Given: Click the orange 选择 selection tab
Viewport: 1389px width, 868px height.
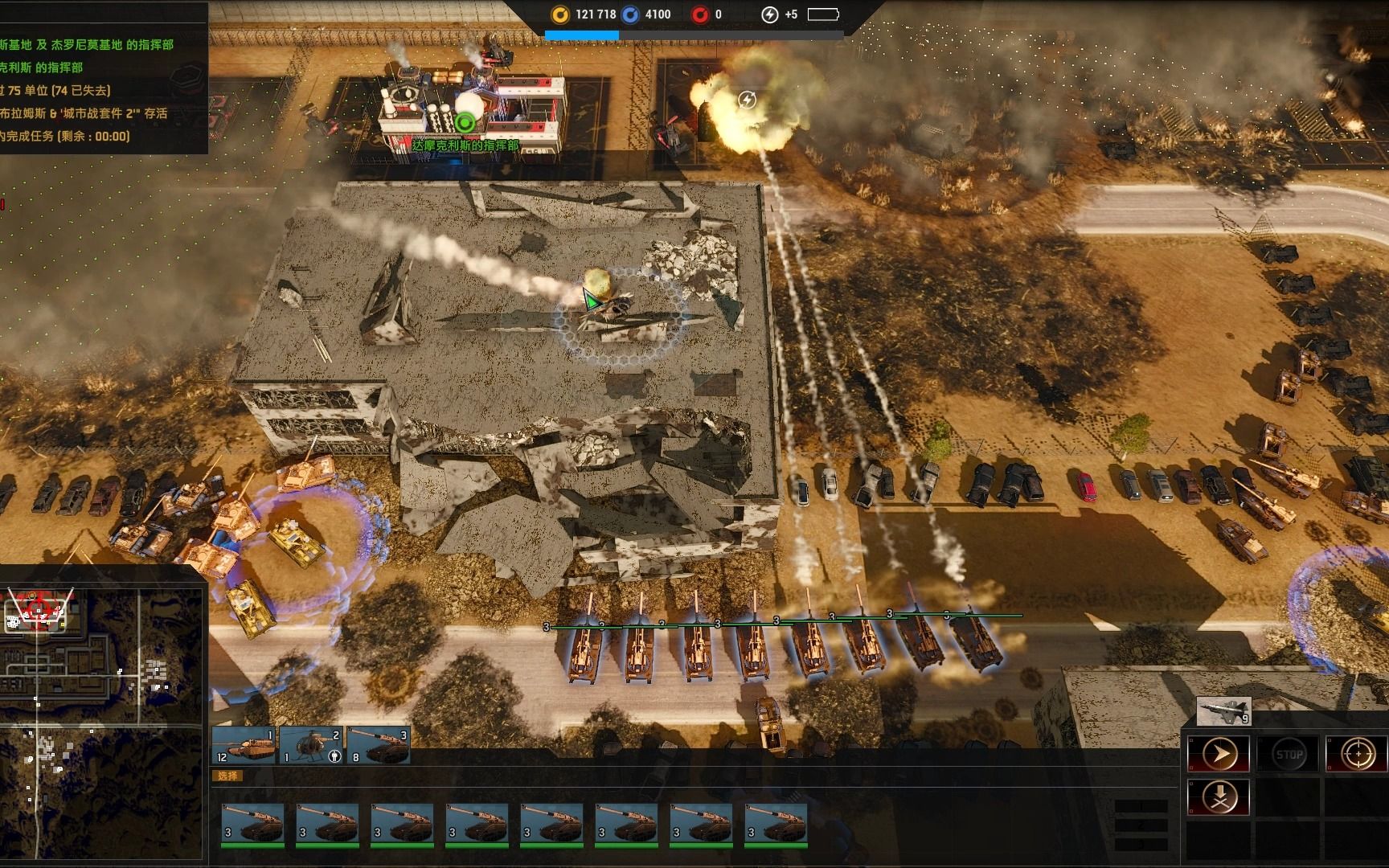Looking at the screenshot, I should coord(227,776).
